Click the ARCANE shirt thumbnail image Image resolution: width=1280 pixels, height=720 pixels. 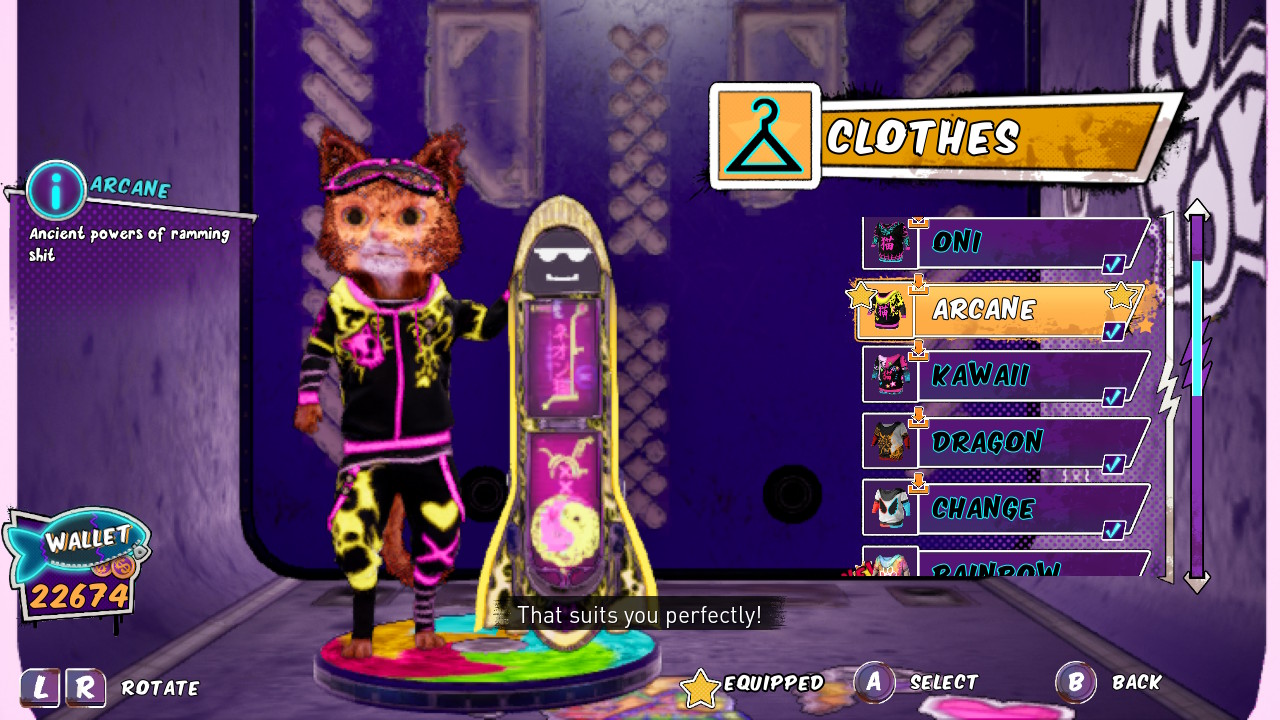click(x=889, y=308)
